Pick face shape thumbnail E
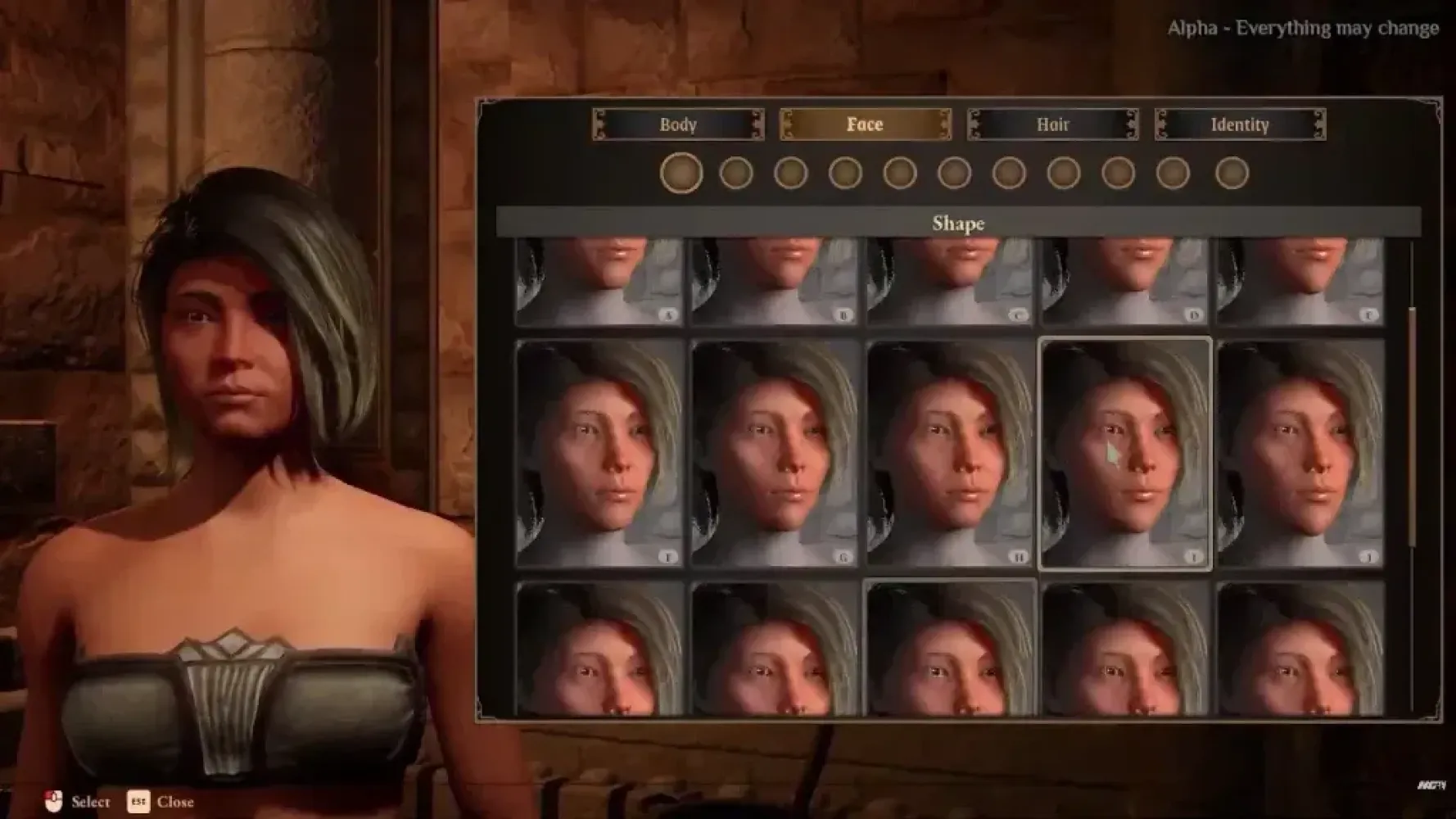The width and height of the screenshot is (1456, 819). pos(1300,281)
